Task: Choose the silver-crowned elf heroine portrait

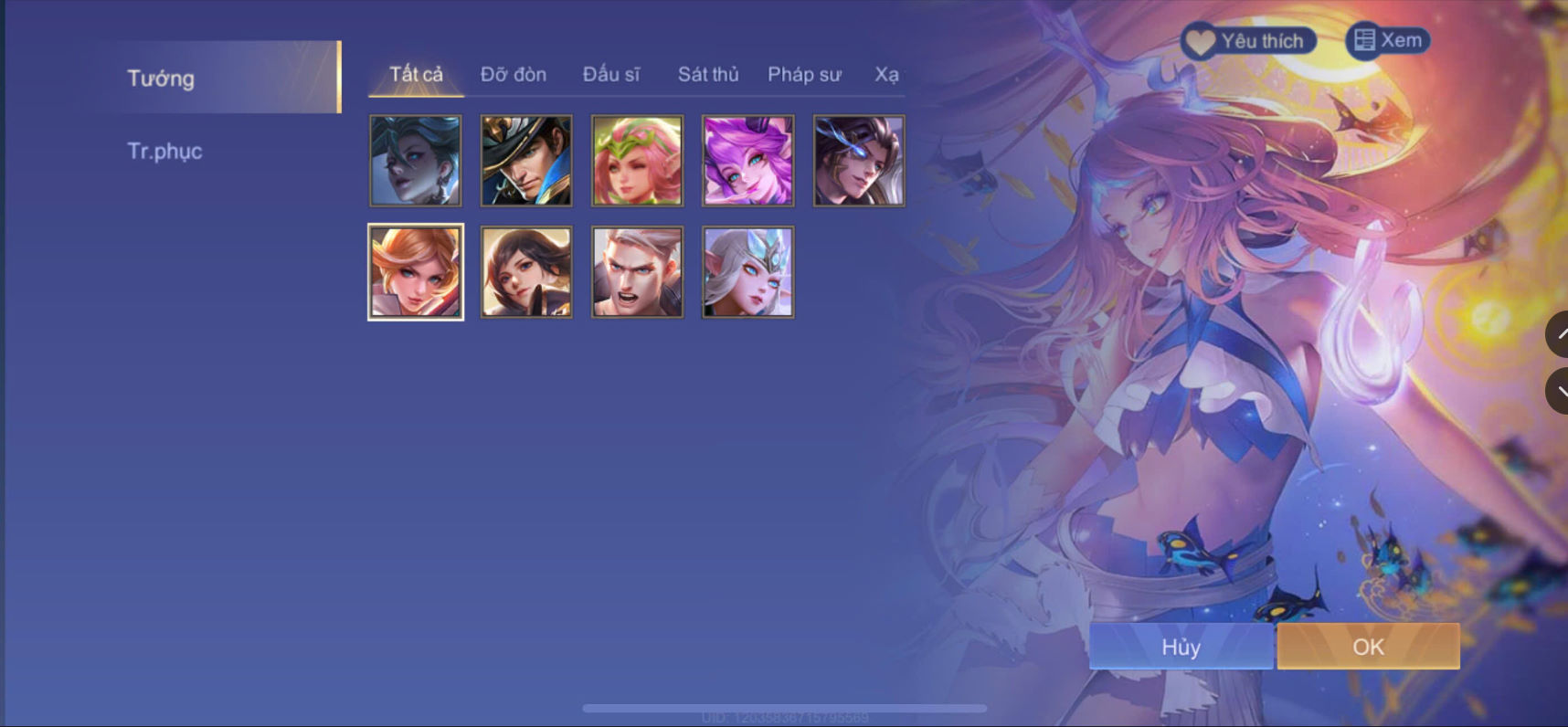Action: point(747,271)
